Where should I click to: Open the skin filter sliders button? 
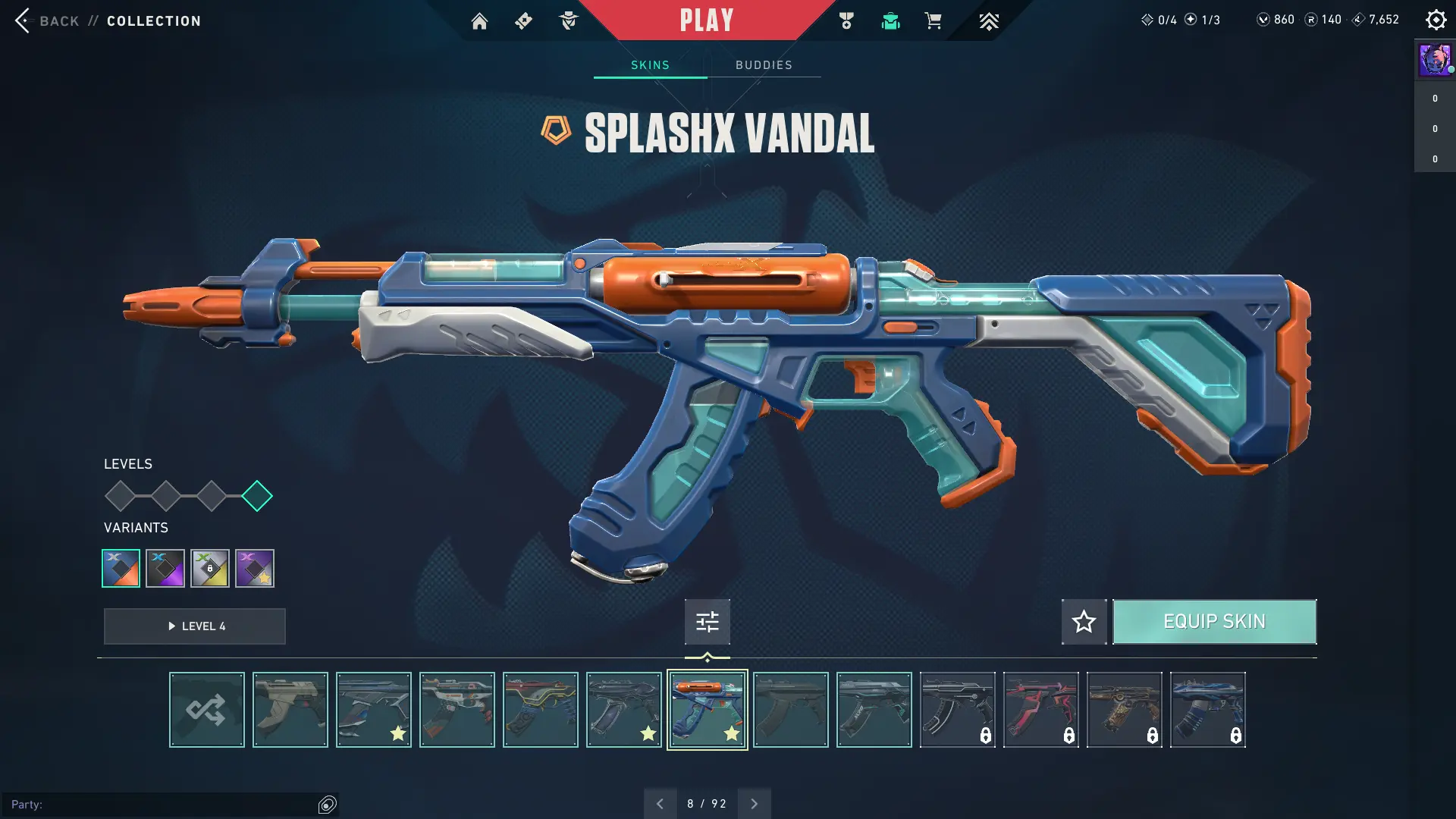pyautogui.click(x=707, y=622)
